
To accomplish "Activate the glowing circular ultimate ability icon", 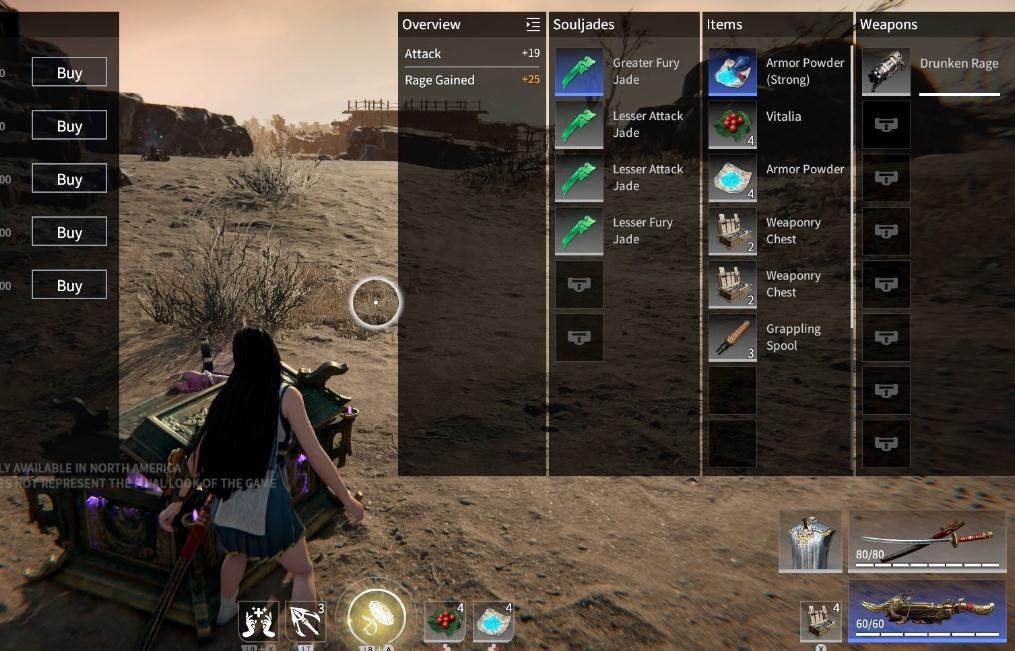I will coord(376,616).
